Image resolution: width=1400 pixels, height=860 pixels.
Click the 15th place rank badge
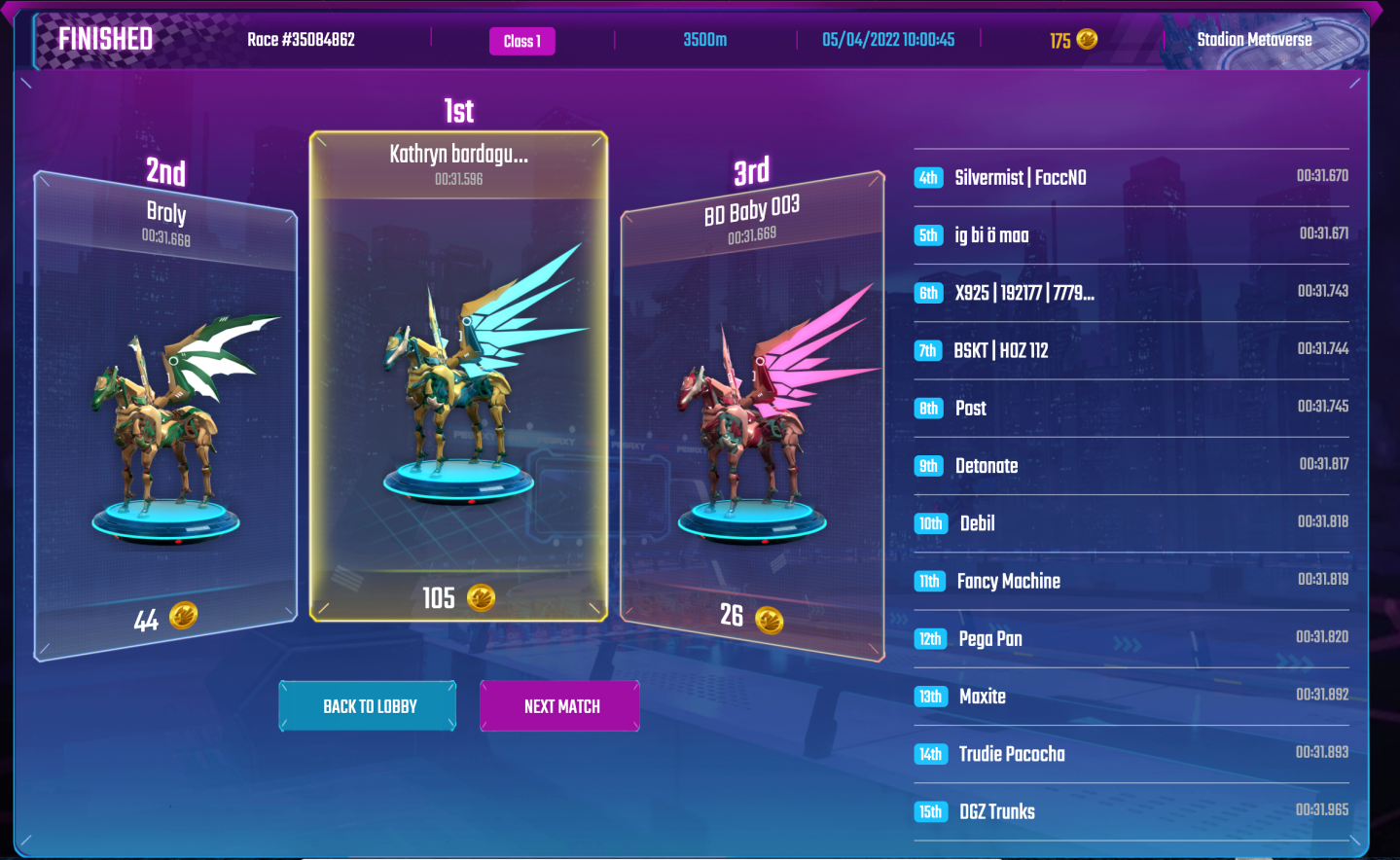pos(930,810)
